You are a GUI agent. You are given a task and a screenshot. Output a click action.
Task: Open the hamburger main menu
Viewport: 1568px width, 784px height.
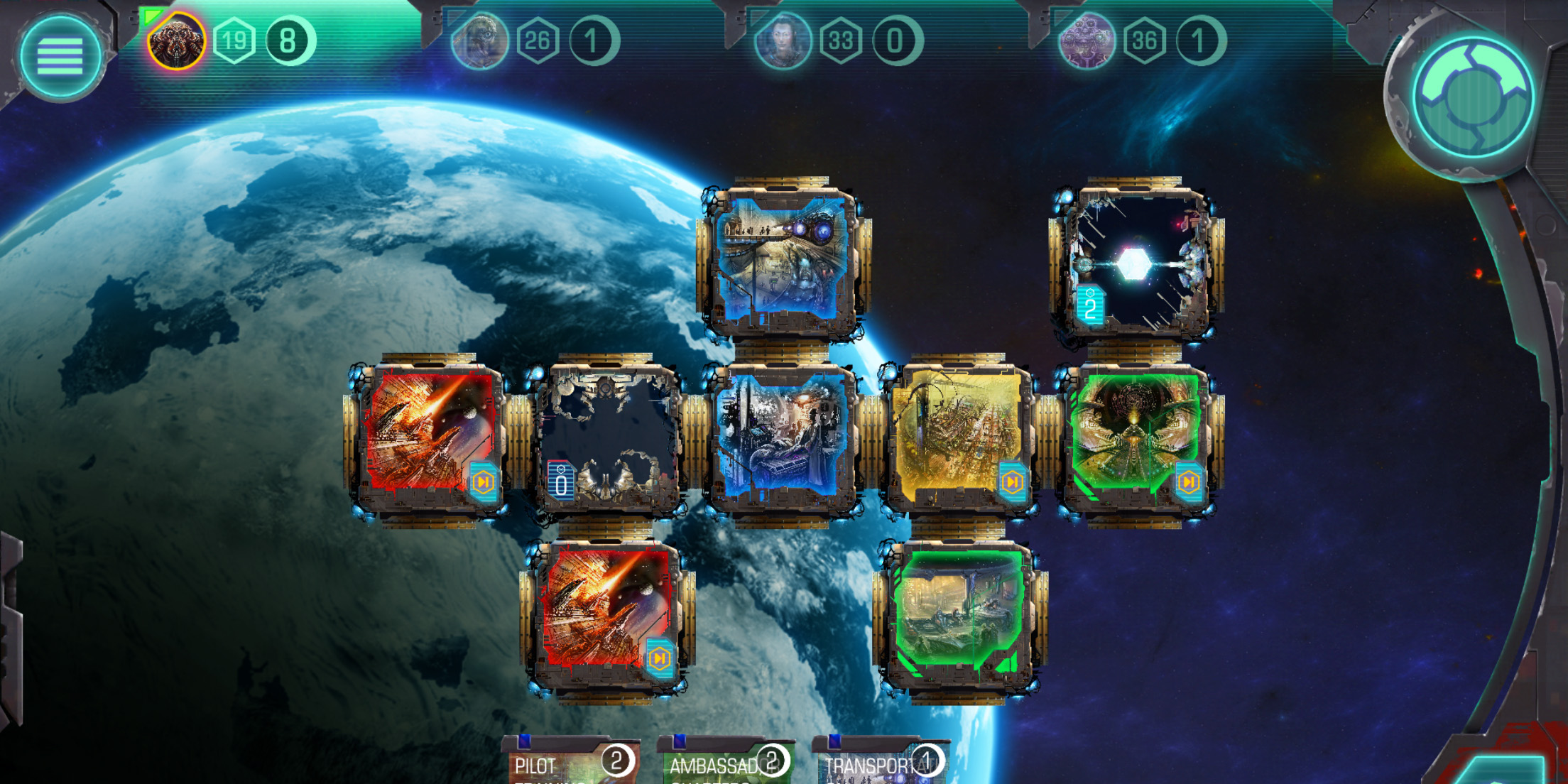pyautogui.click(x=60, y=55)
